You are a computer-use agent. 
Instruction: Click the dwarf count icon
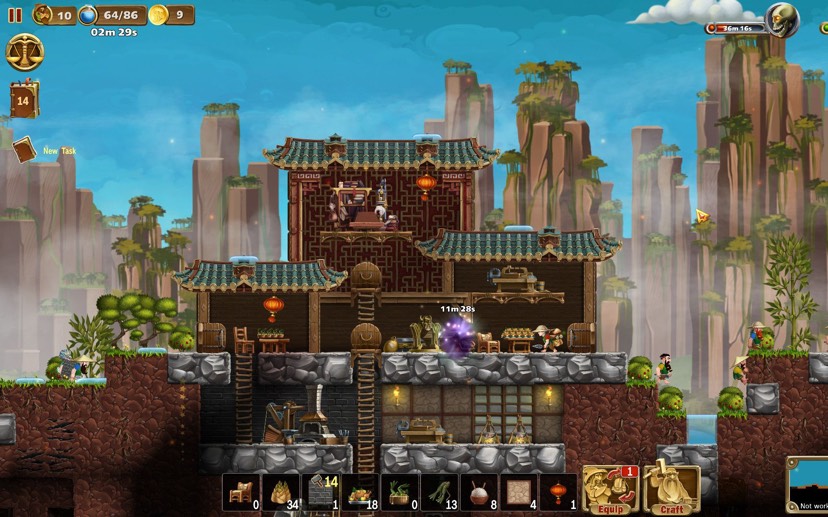pos(43,15)
